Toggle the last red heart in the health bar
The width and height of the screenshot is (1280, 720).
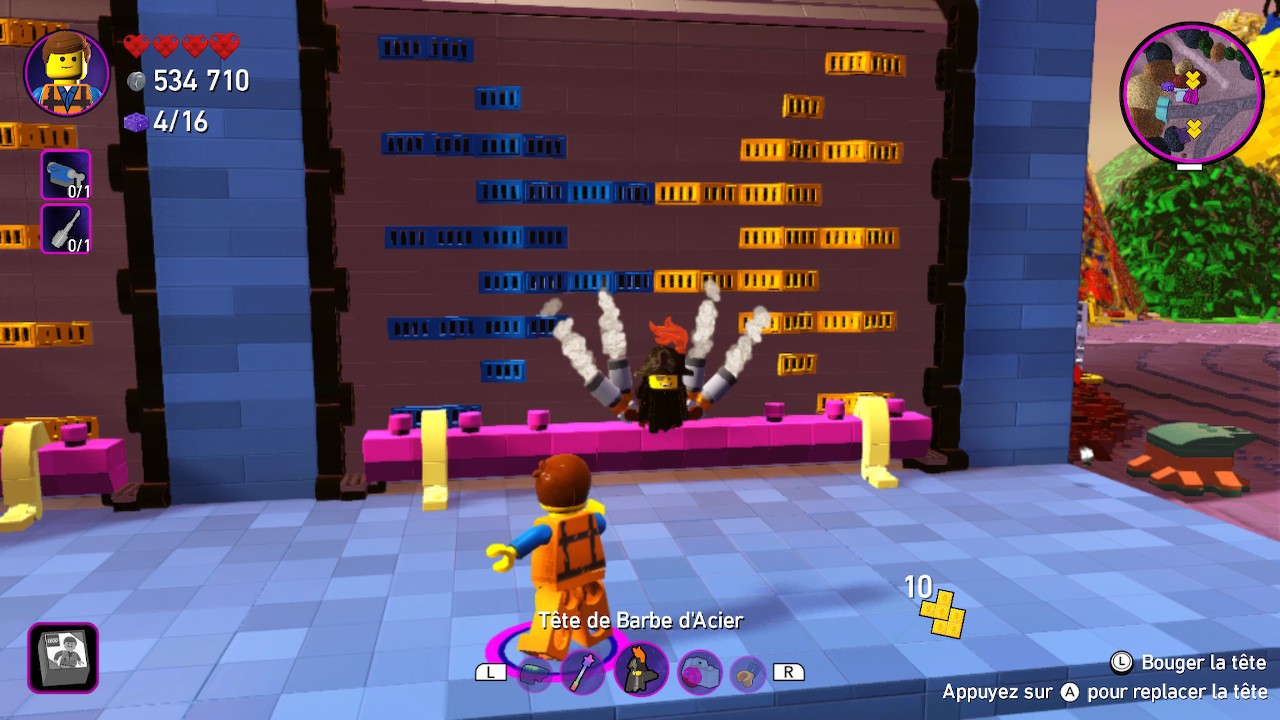tap(225, 43)
